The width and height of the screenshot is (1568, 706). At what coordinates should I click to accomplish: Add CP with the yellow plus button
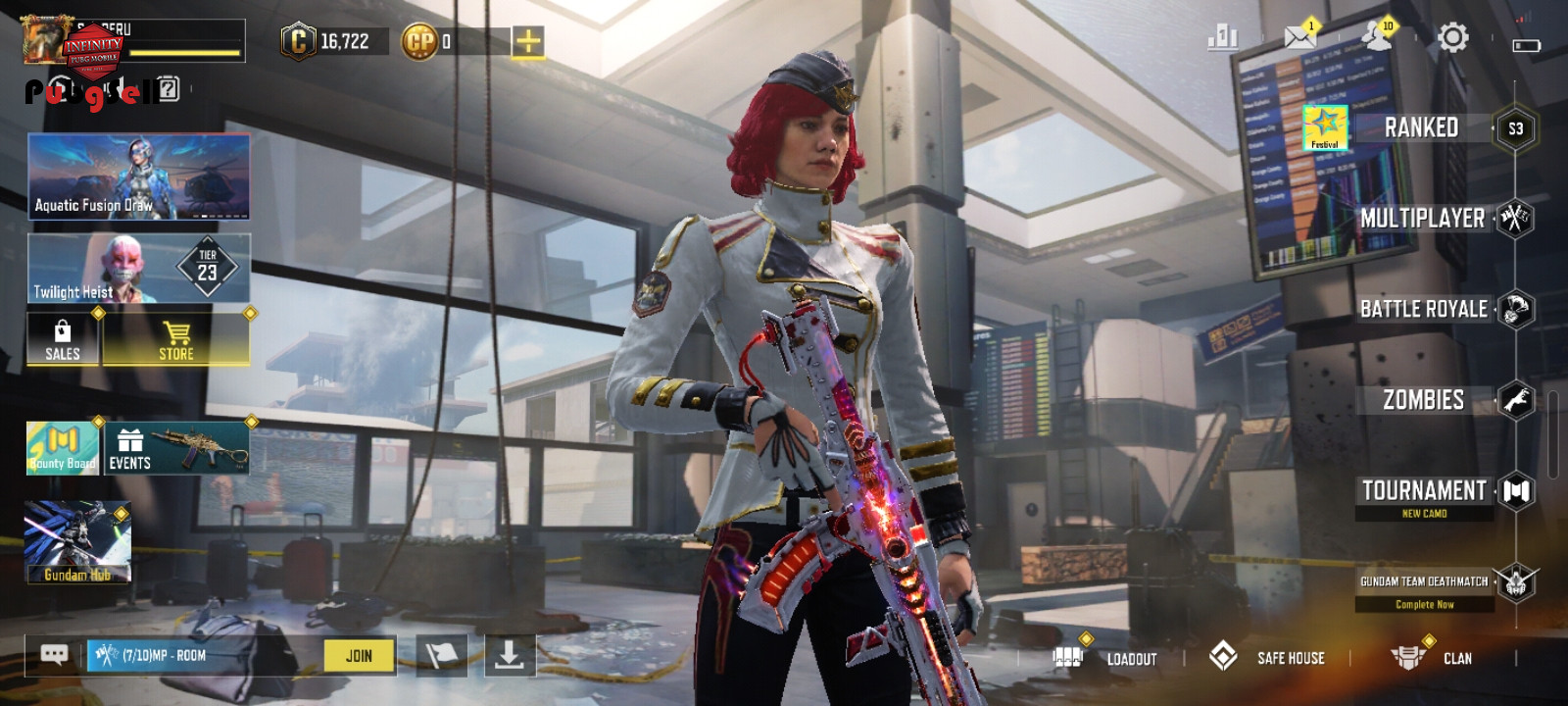[x=527, y=41]
